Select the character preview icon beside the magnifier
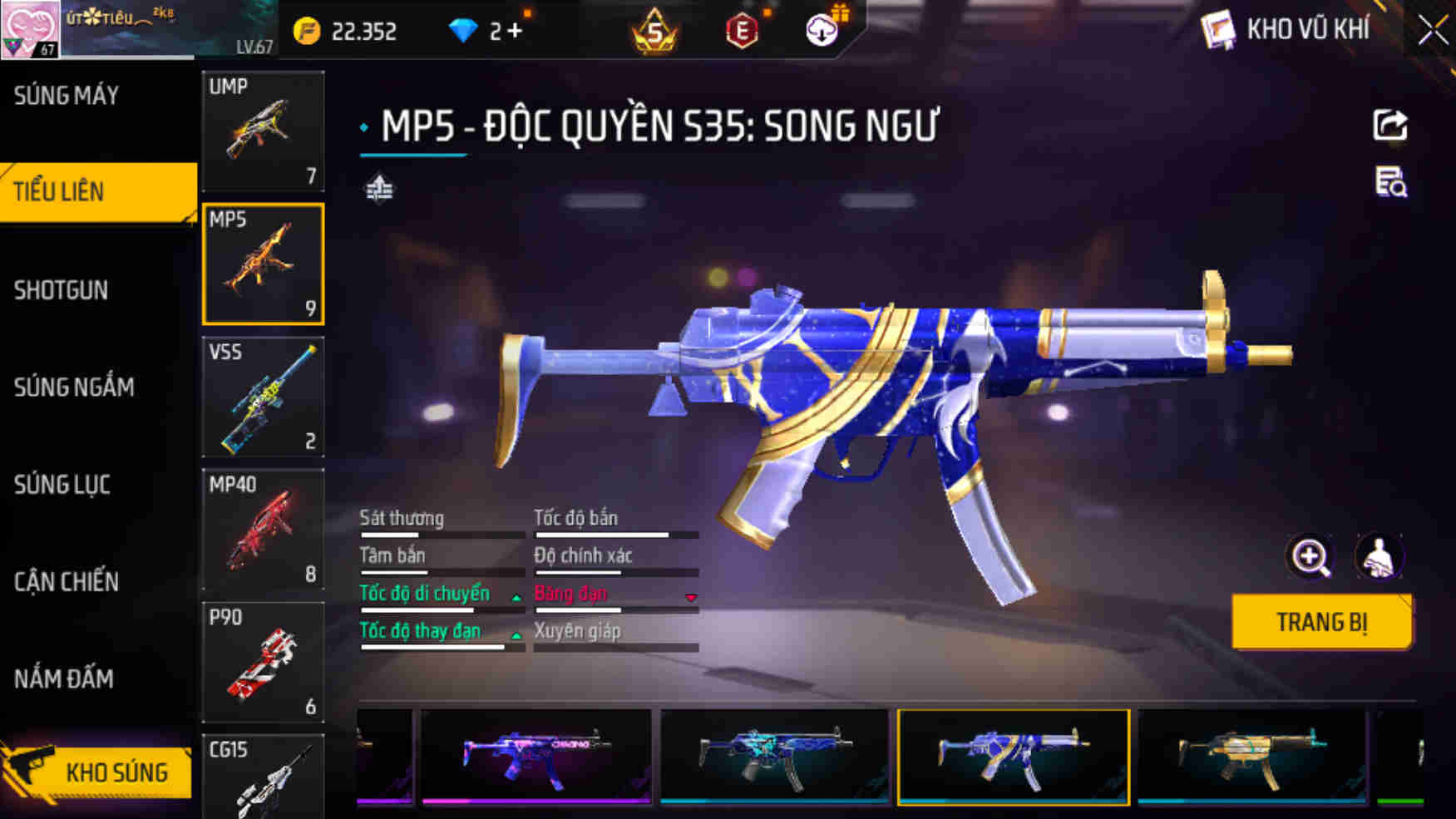 pos(1379,557)
